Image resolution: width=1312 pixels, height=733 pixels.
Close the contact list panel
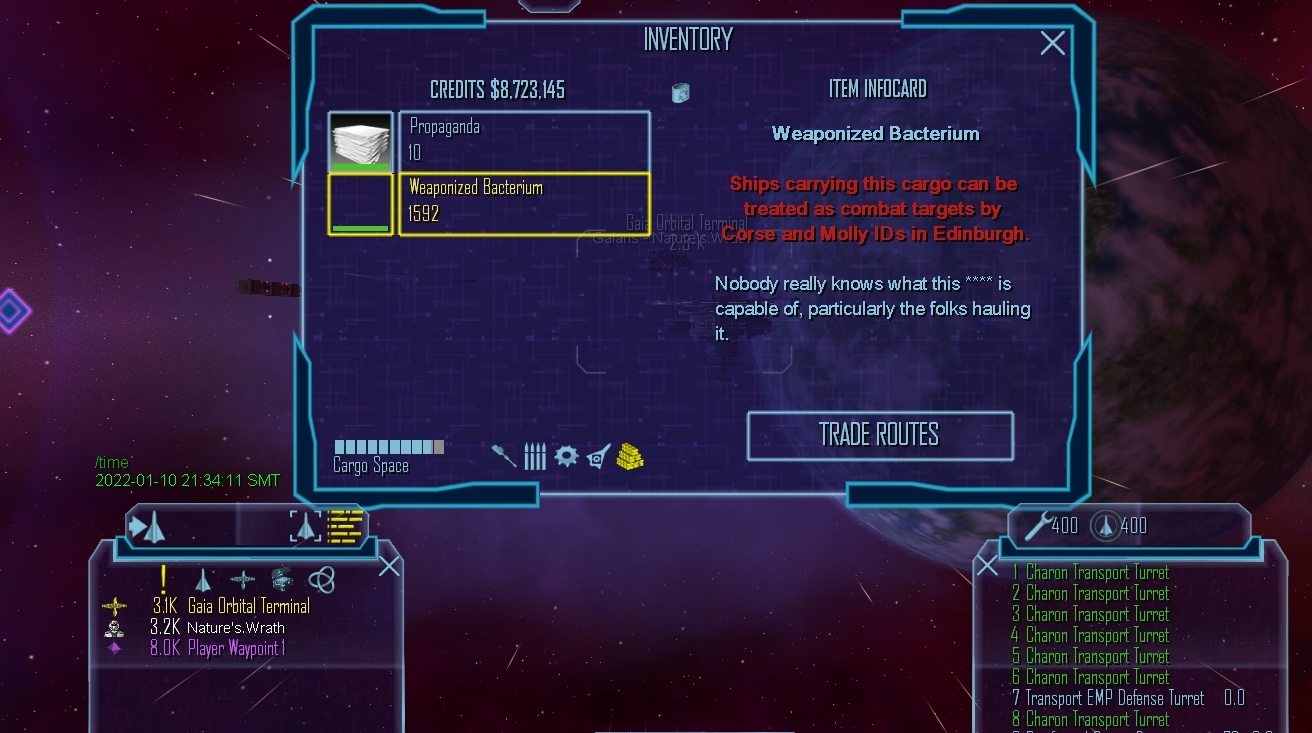[389, 567]
